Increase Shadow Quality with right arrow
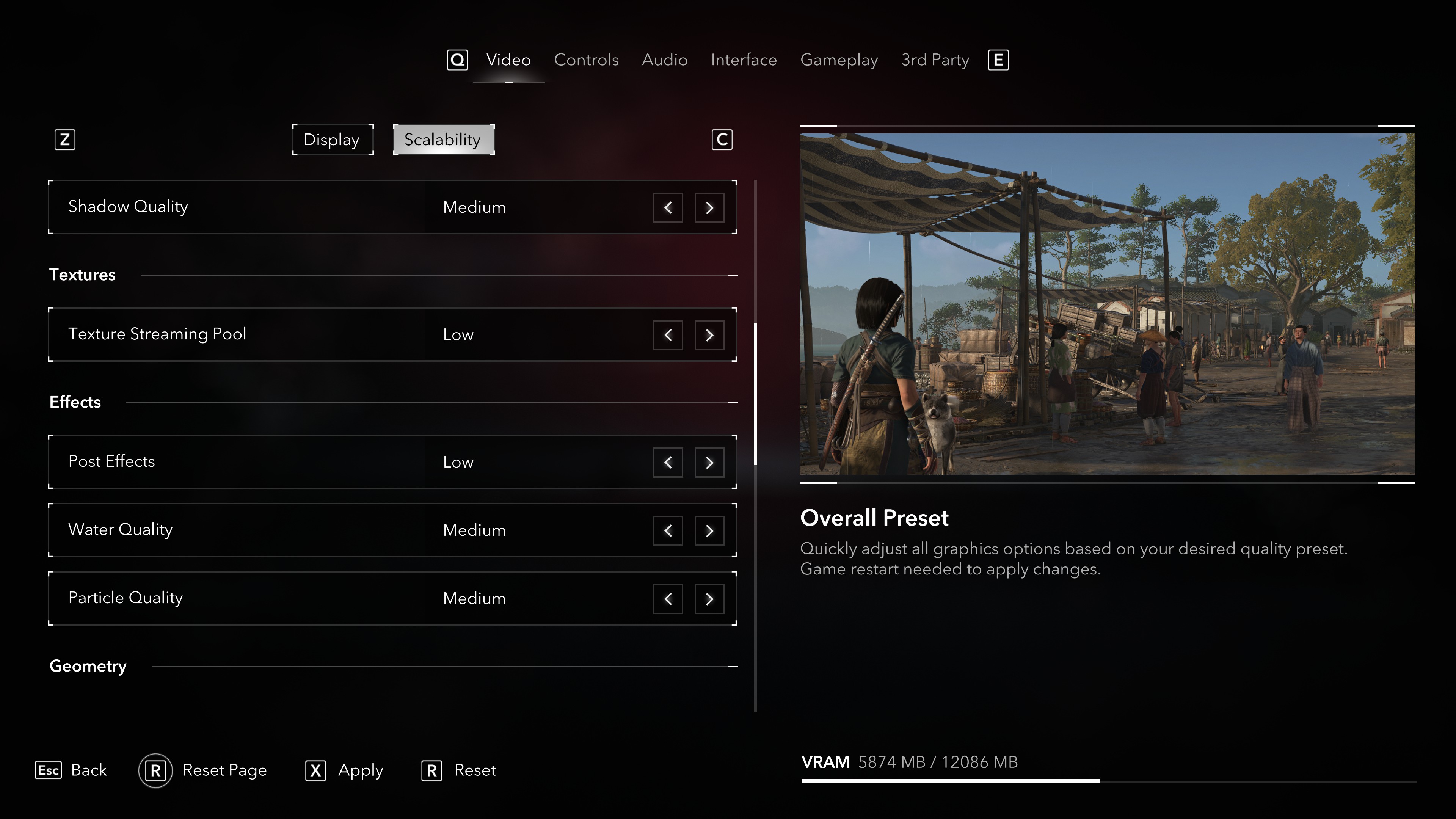The height and width of the screenshot is (819, 1456). click(x=709, y=207)
